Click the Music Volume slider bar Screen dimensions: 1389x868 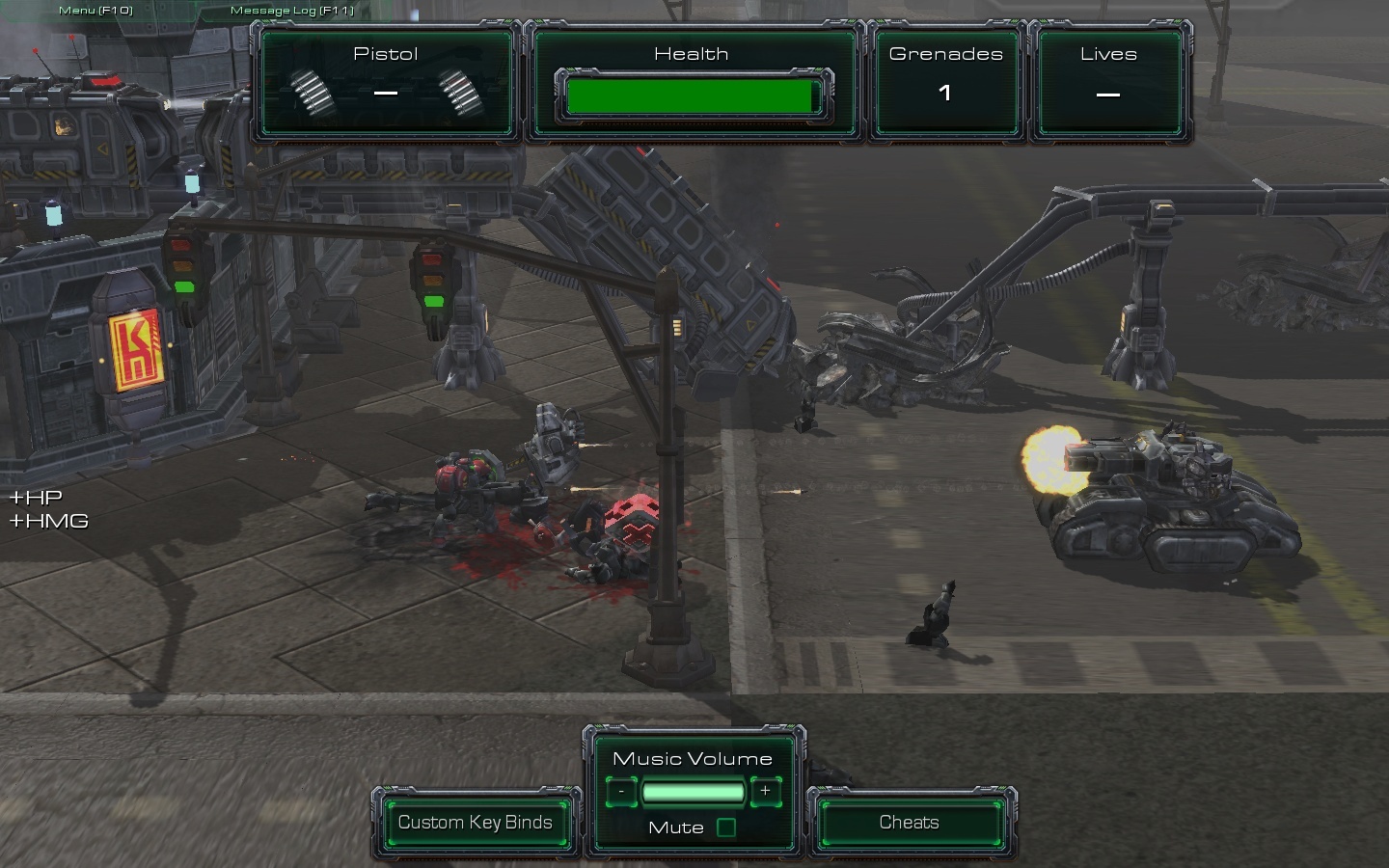693,792
